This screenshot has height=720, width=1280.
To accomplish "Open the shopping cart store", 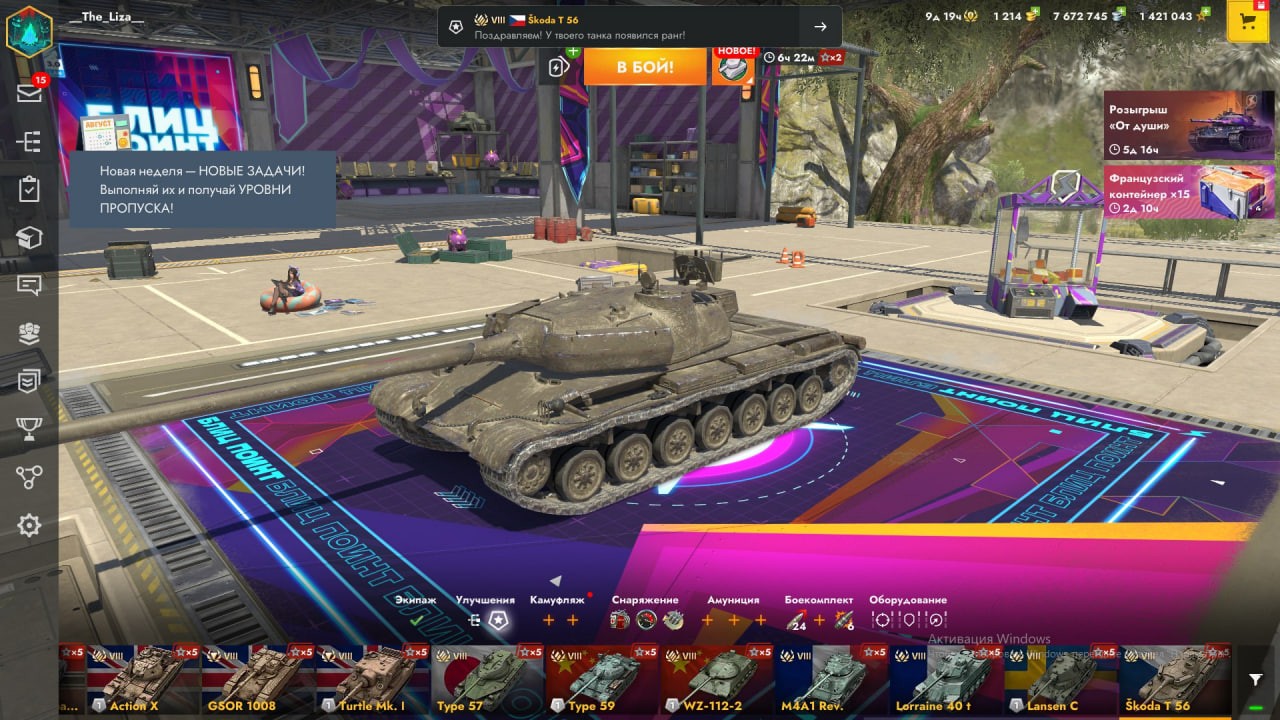I will click(1247, 22).
